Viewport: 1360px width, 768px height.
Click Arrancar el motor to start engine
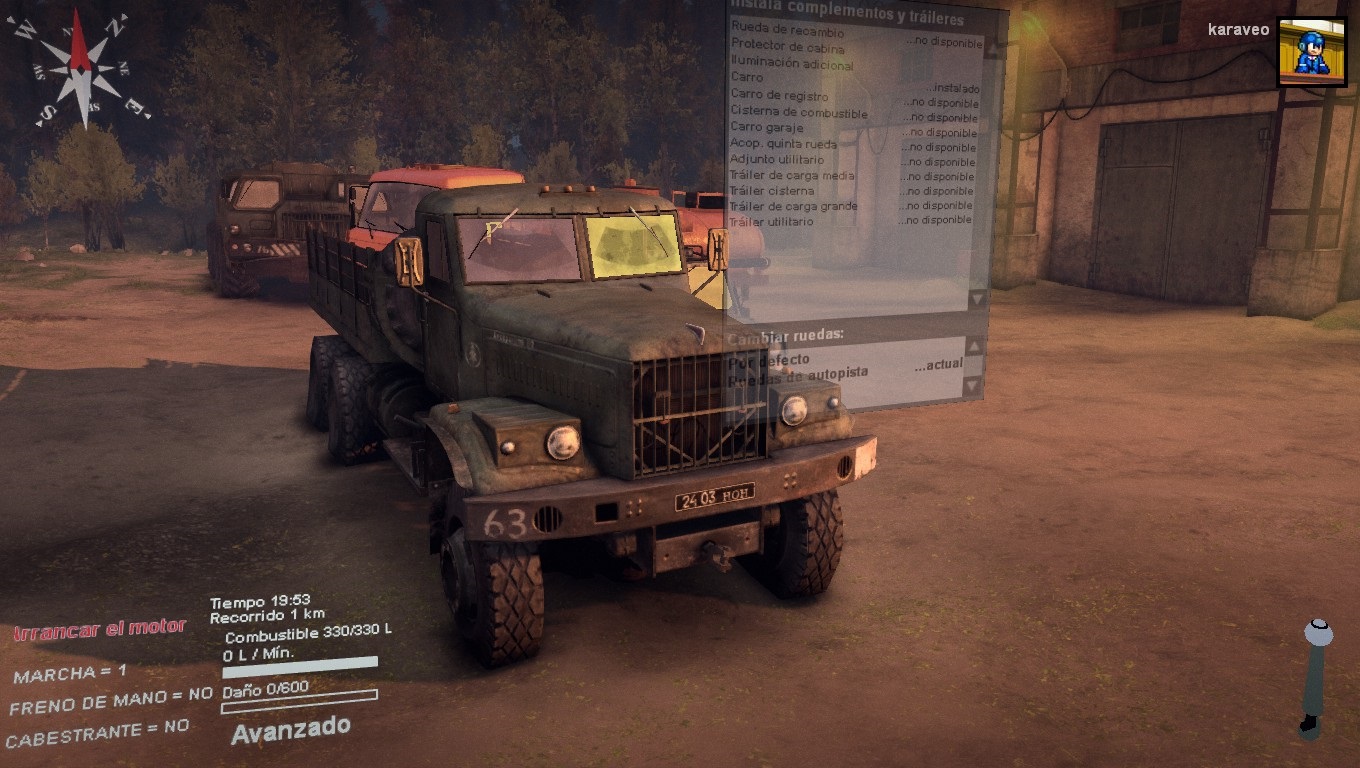tap(100, 629)
